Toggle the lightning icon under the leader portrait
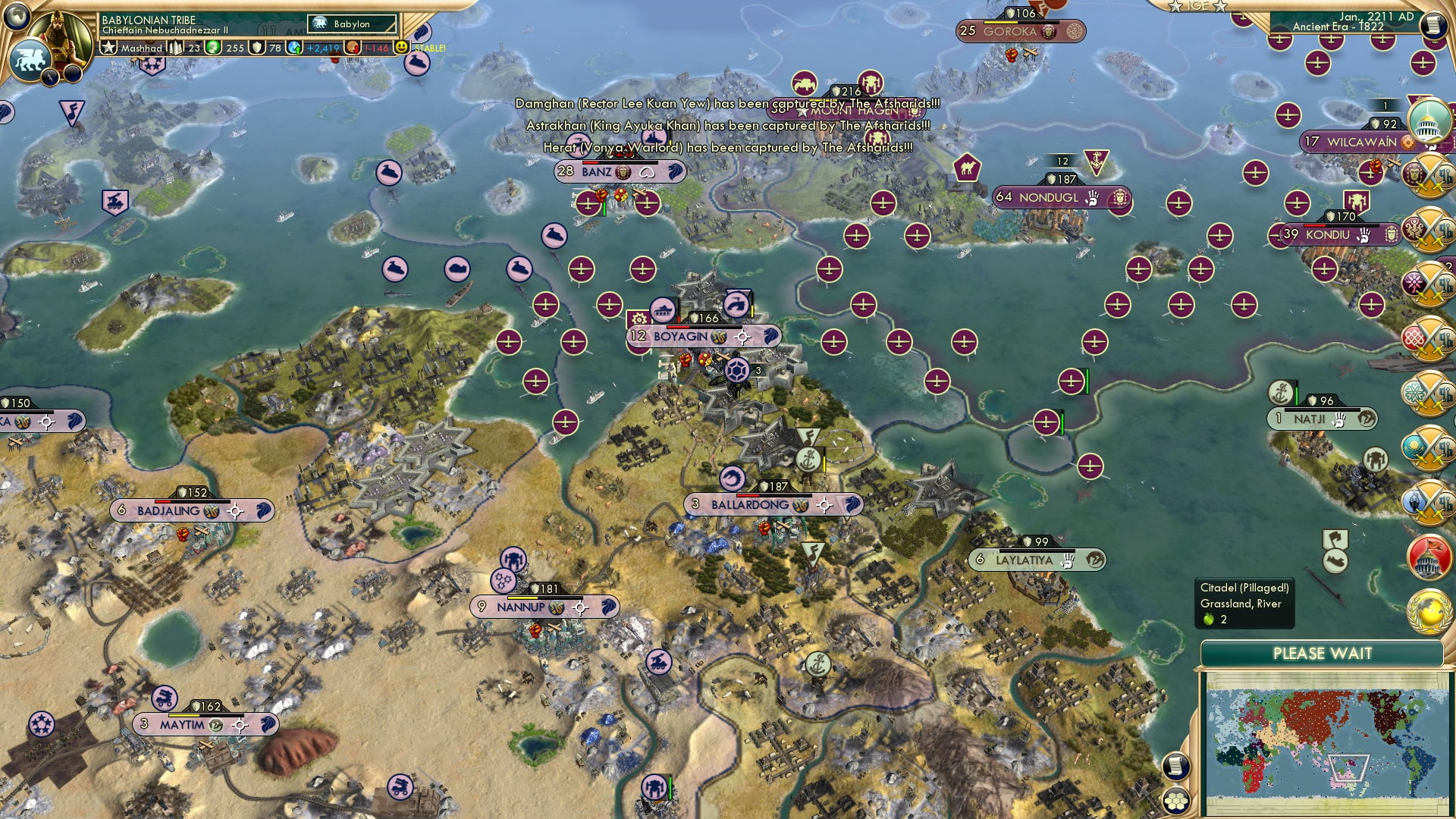 tap(50, 76)
